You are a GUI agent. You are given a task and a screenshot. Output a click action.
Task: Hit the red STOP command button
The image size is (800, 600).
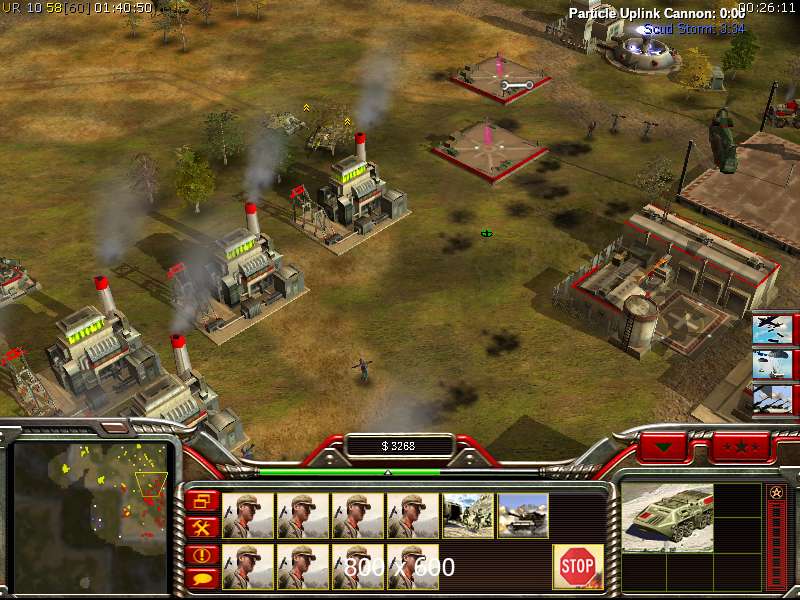pyautogui.click(x=578, y=567)
